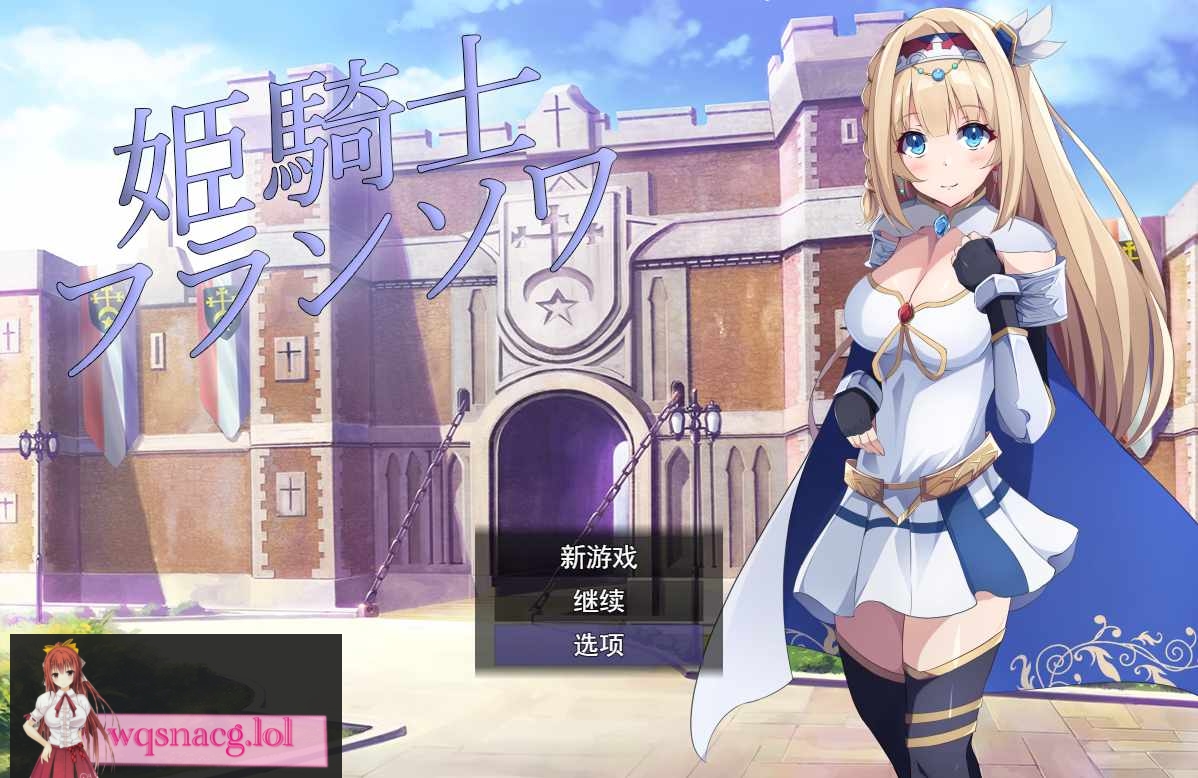Choose 继续 to continue a saved game
Screen dimensions: 1198x778
pos(598,601)
